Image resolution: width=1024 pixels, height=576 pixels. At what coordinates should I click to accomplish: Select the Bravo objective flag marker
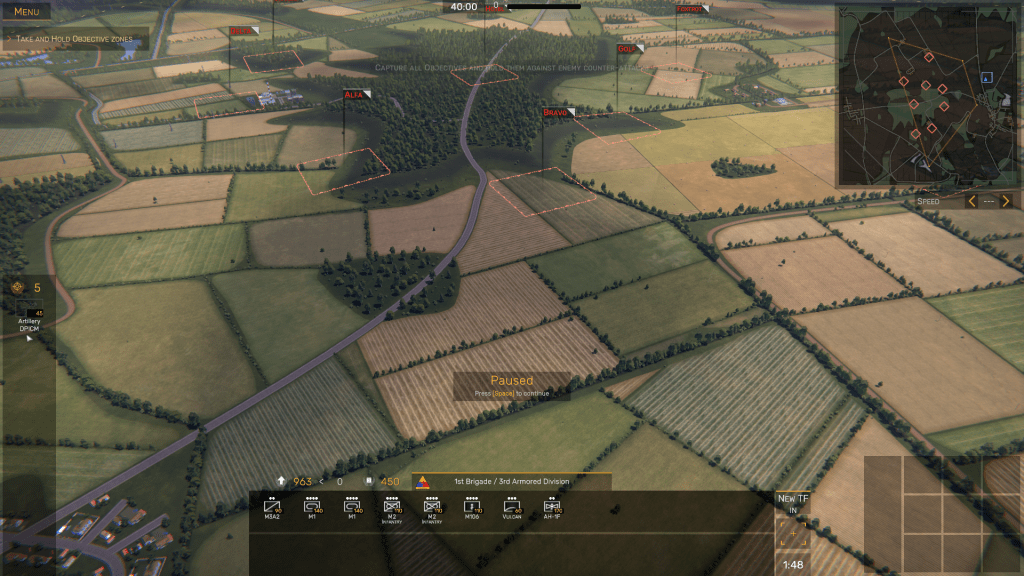tap(557, 113)
